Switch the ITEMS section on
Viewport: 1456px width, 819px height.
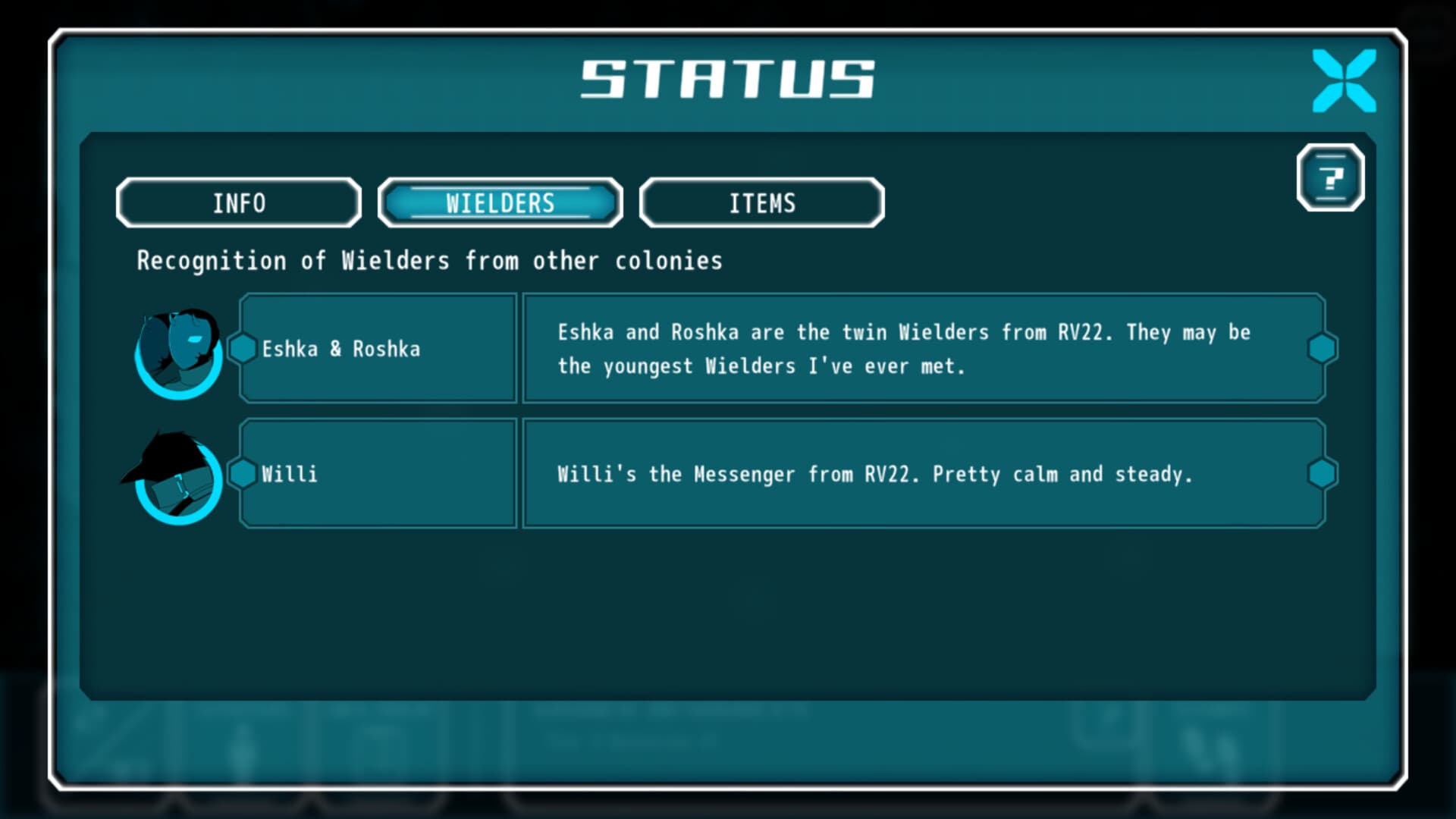click(761, 202)
